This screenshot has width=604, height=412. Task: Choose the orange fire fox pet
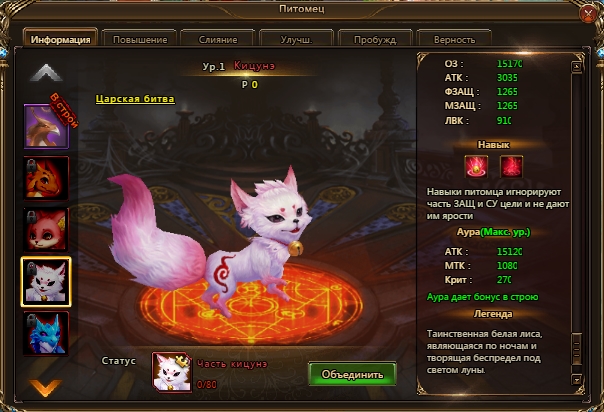point(46,178)
